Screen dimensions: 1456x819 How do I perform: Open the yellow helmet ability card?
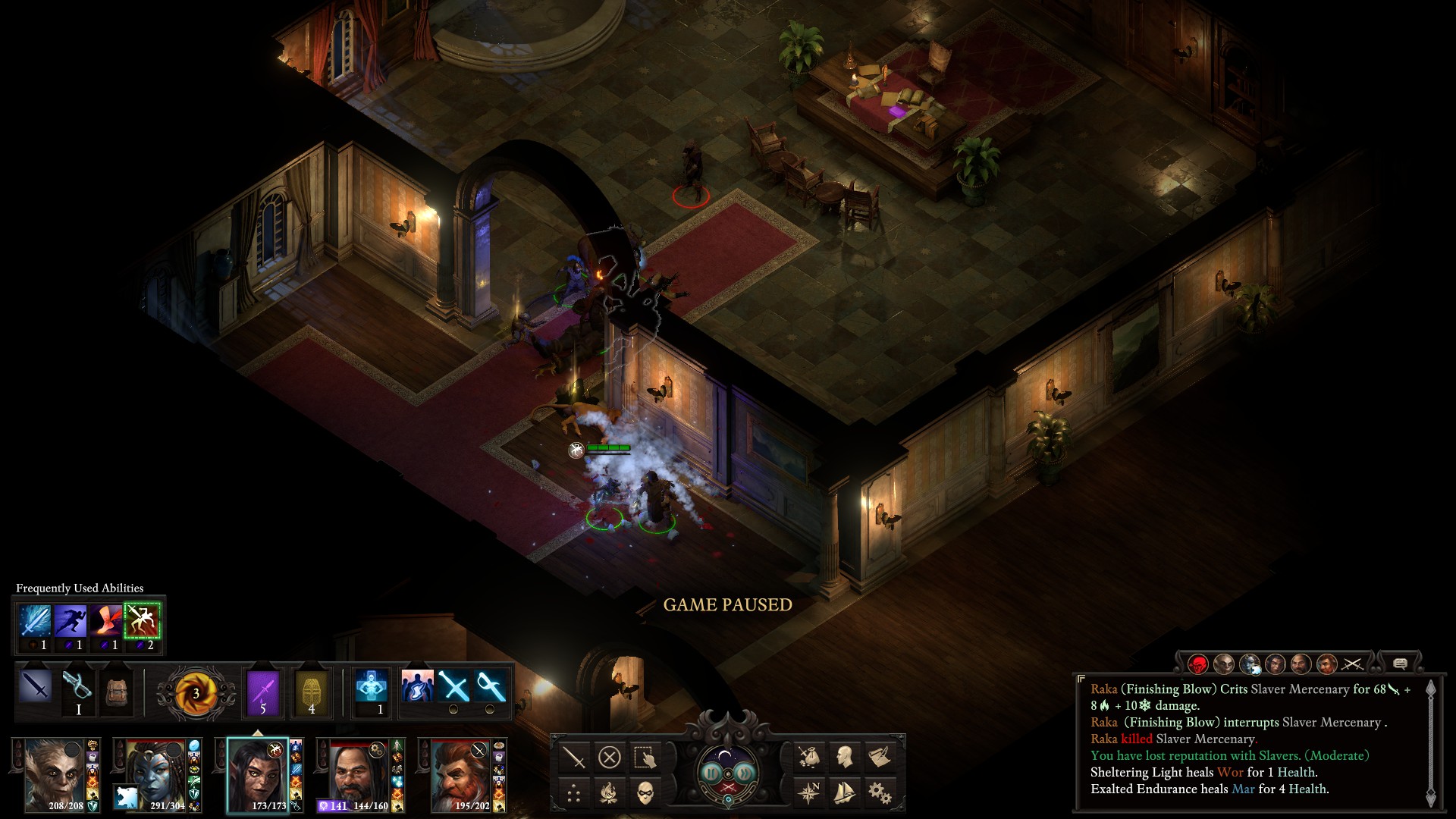point(311,692)
